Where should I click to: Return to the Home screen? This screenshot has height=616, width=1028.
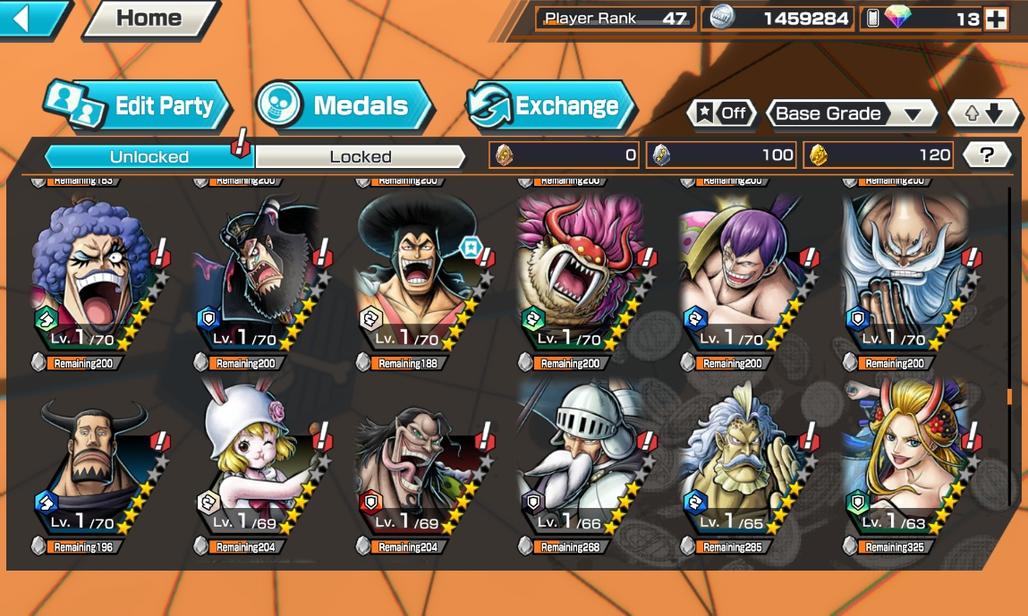click(148, 18)
